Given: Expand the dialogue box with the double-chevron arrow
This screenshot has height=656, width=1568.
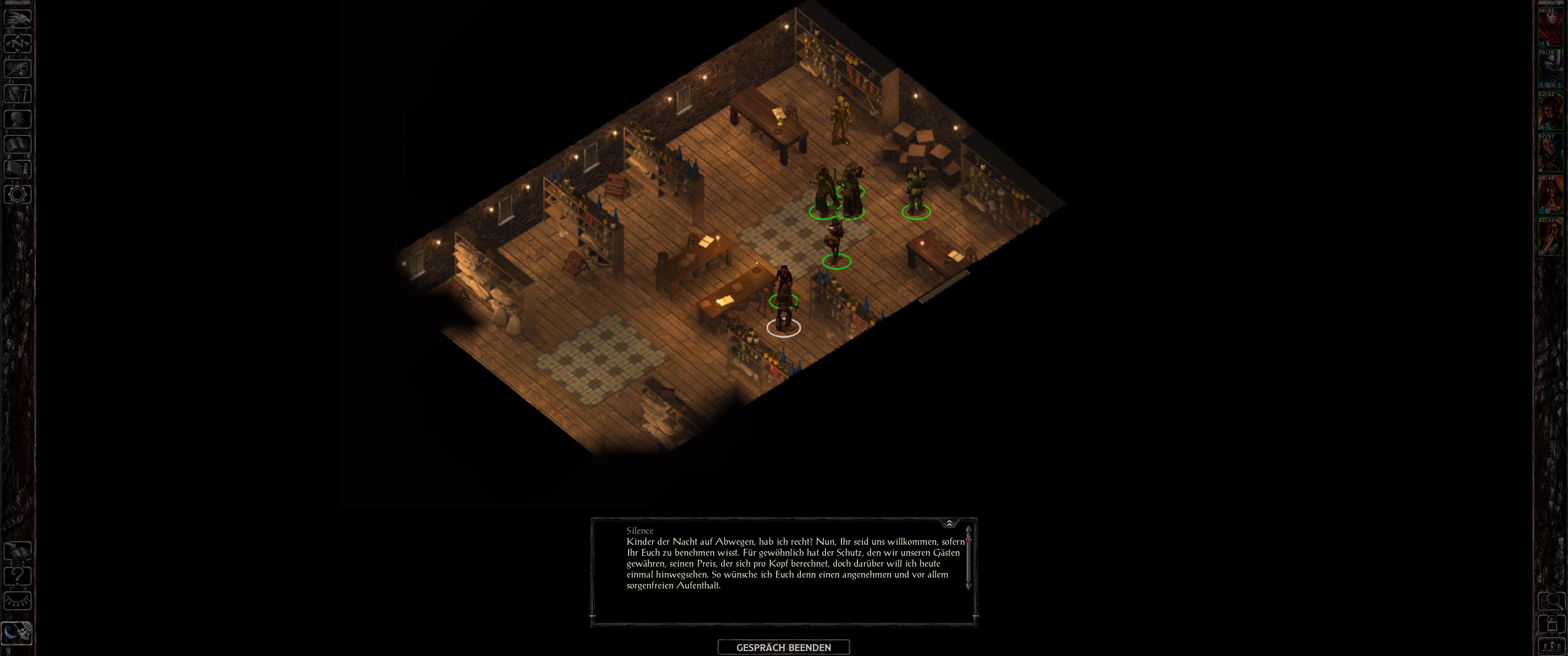Looking at the screenshot, I should tap(949, 523).
